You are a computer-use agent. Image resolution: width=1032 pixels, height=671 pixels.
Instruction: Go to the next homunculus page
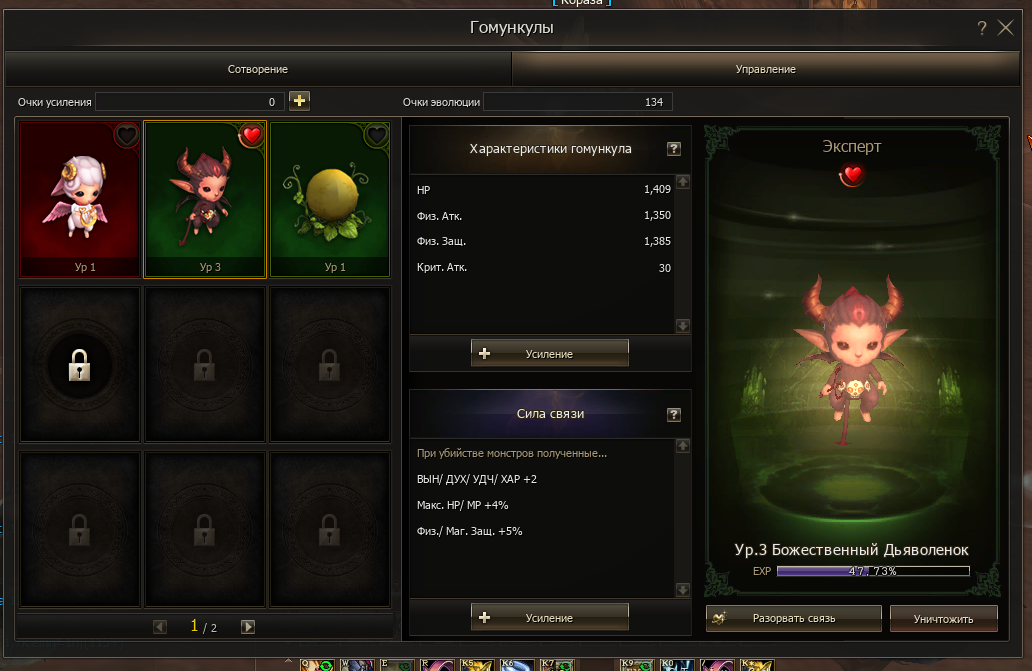coord(248,627)
